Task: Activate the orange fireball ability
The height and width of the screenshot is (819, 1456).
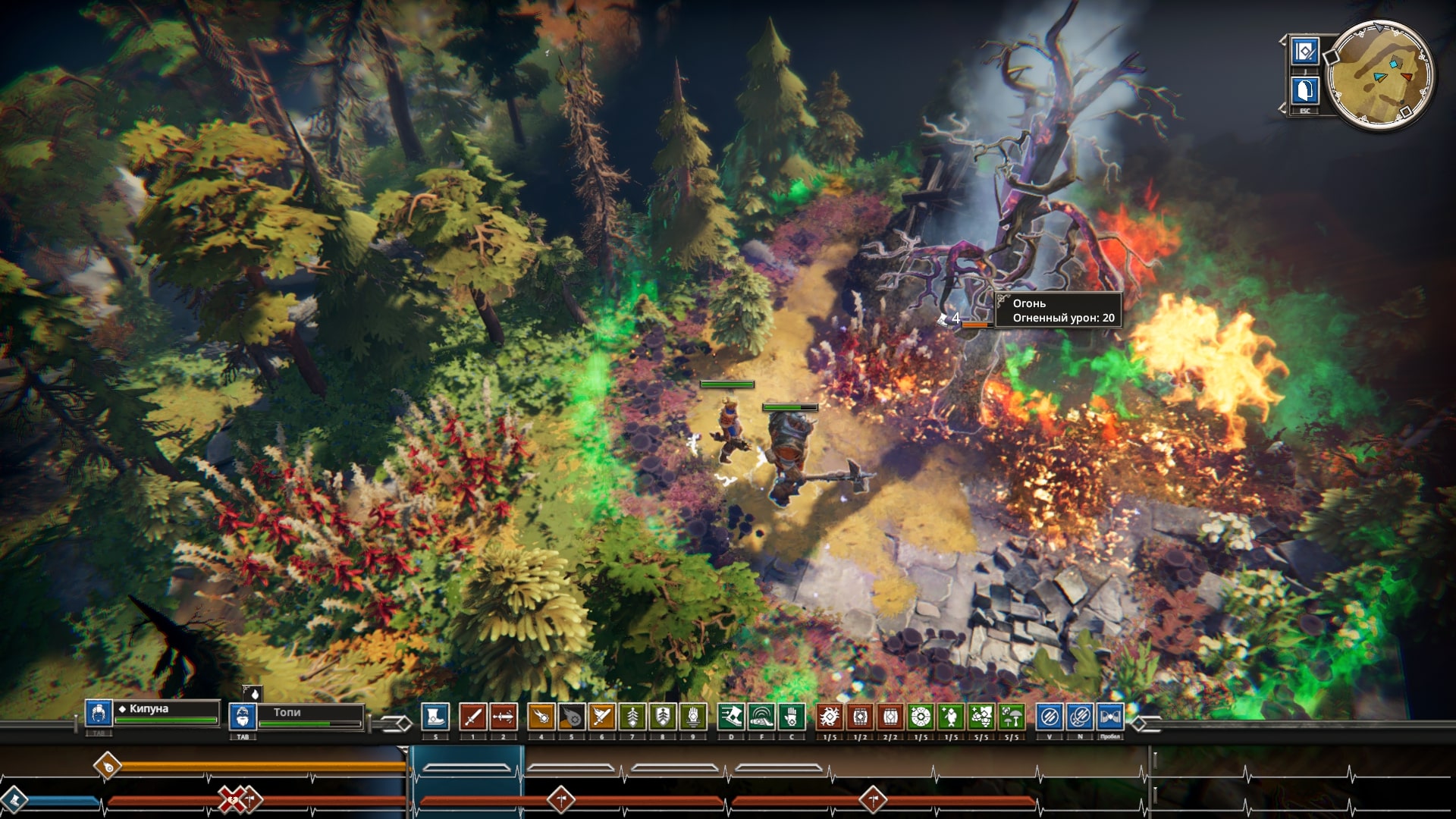Action: (541, 717)
